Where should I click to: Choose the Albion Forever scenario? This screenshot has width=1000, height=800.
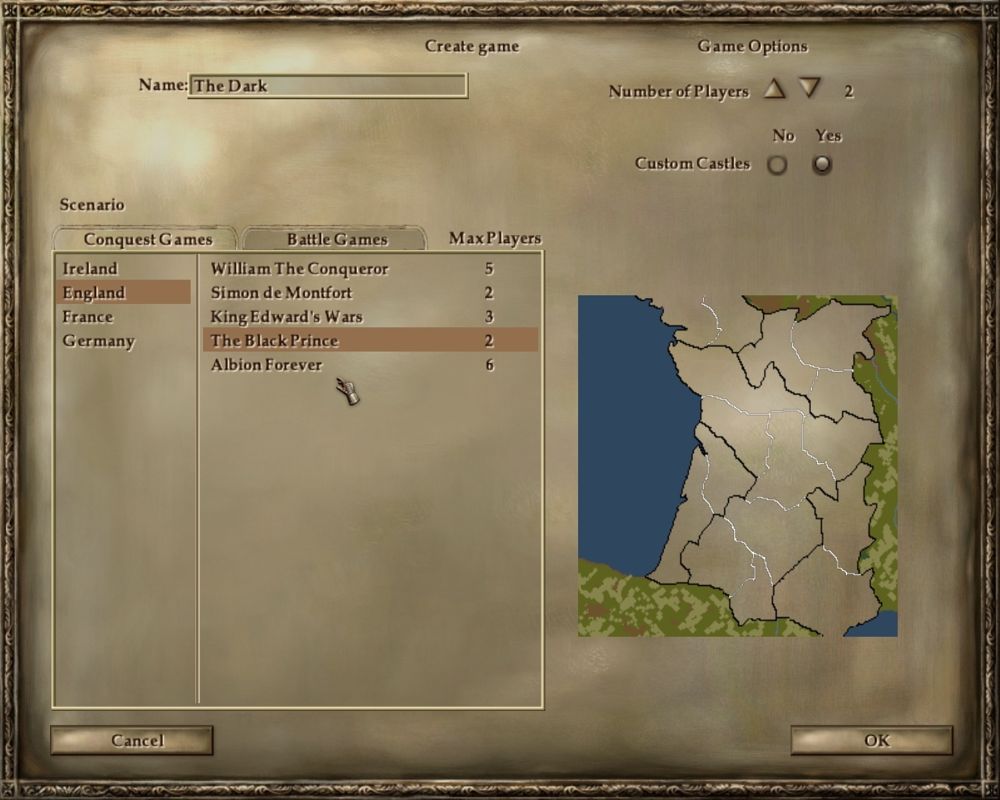click(266, 365)
